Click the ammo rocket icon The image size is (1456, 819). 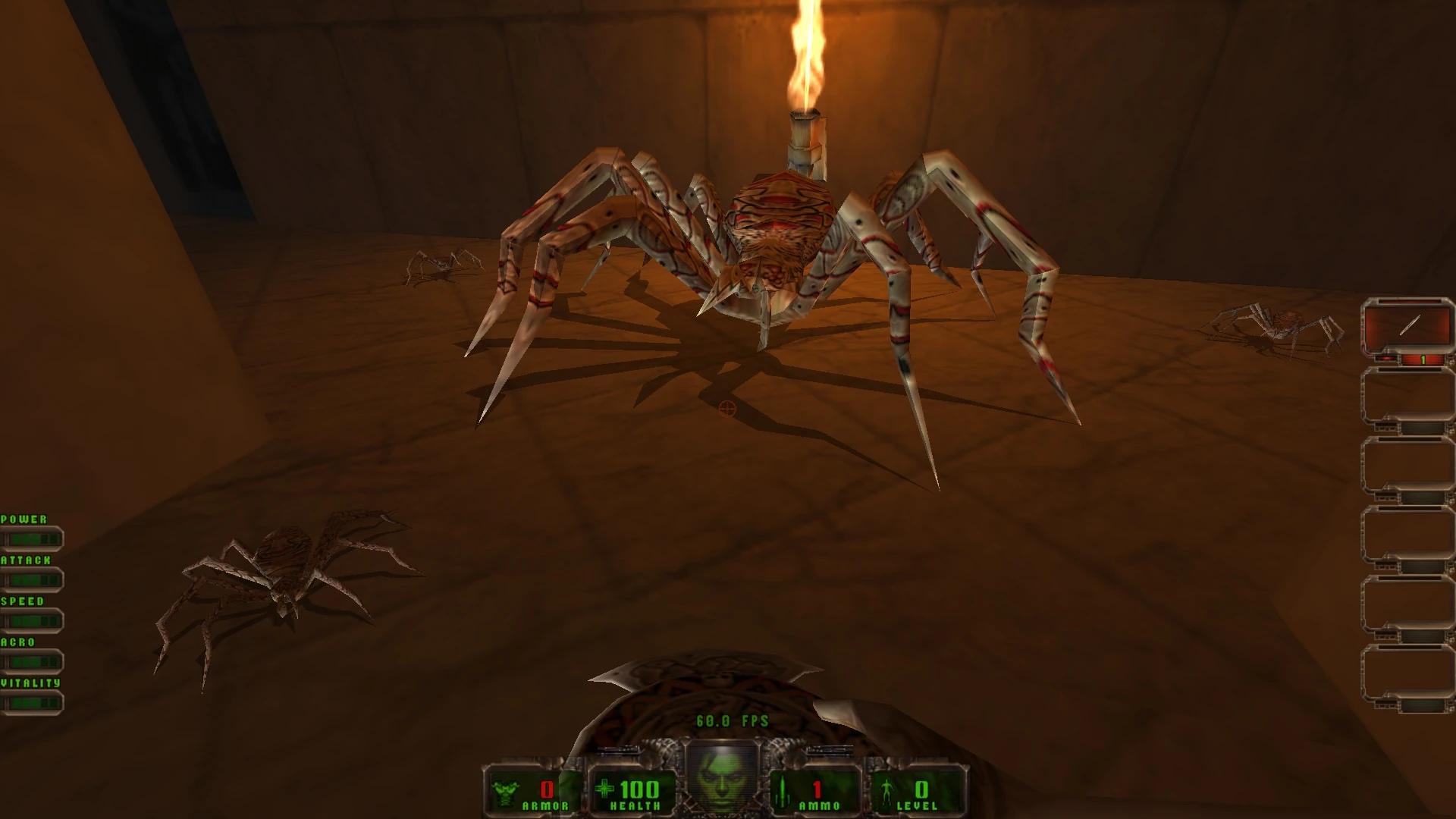(x=783, y=790)
